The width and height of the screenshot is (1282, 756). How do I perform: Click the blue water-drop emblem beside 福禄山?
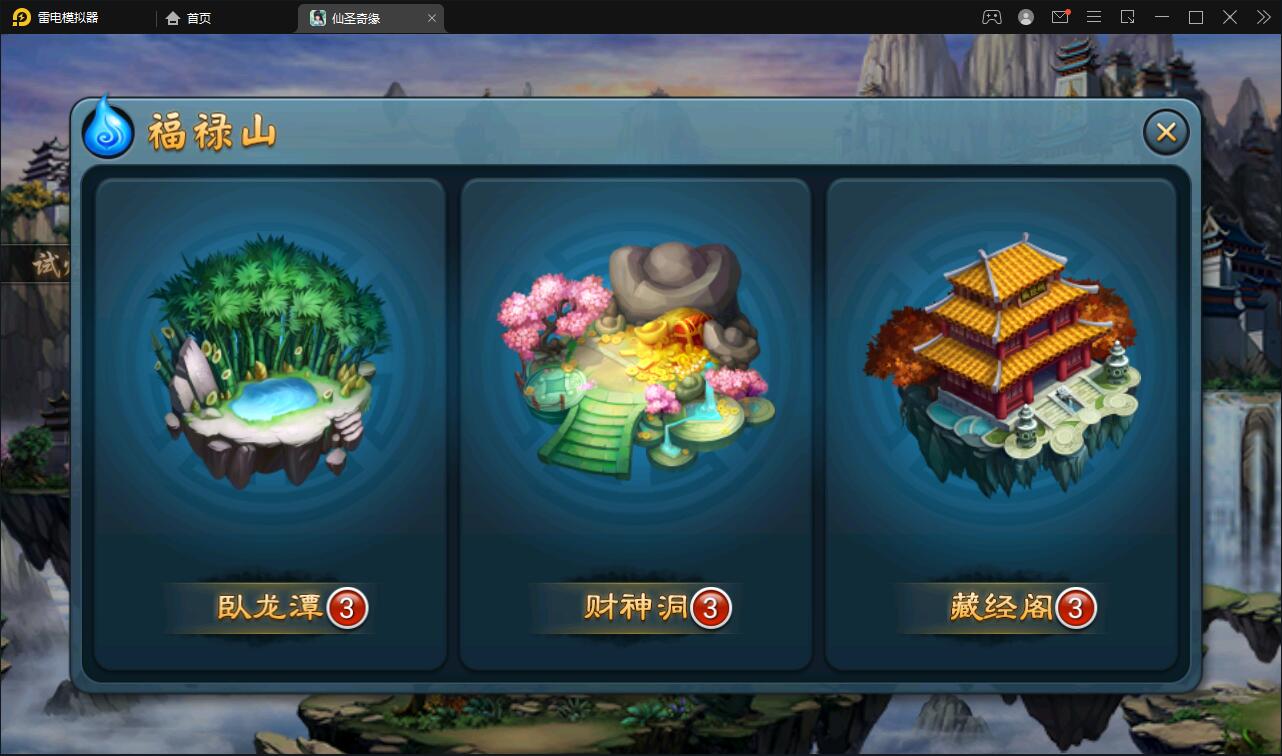coord(107,128)
